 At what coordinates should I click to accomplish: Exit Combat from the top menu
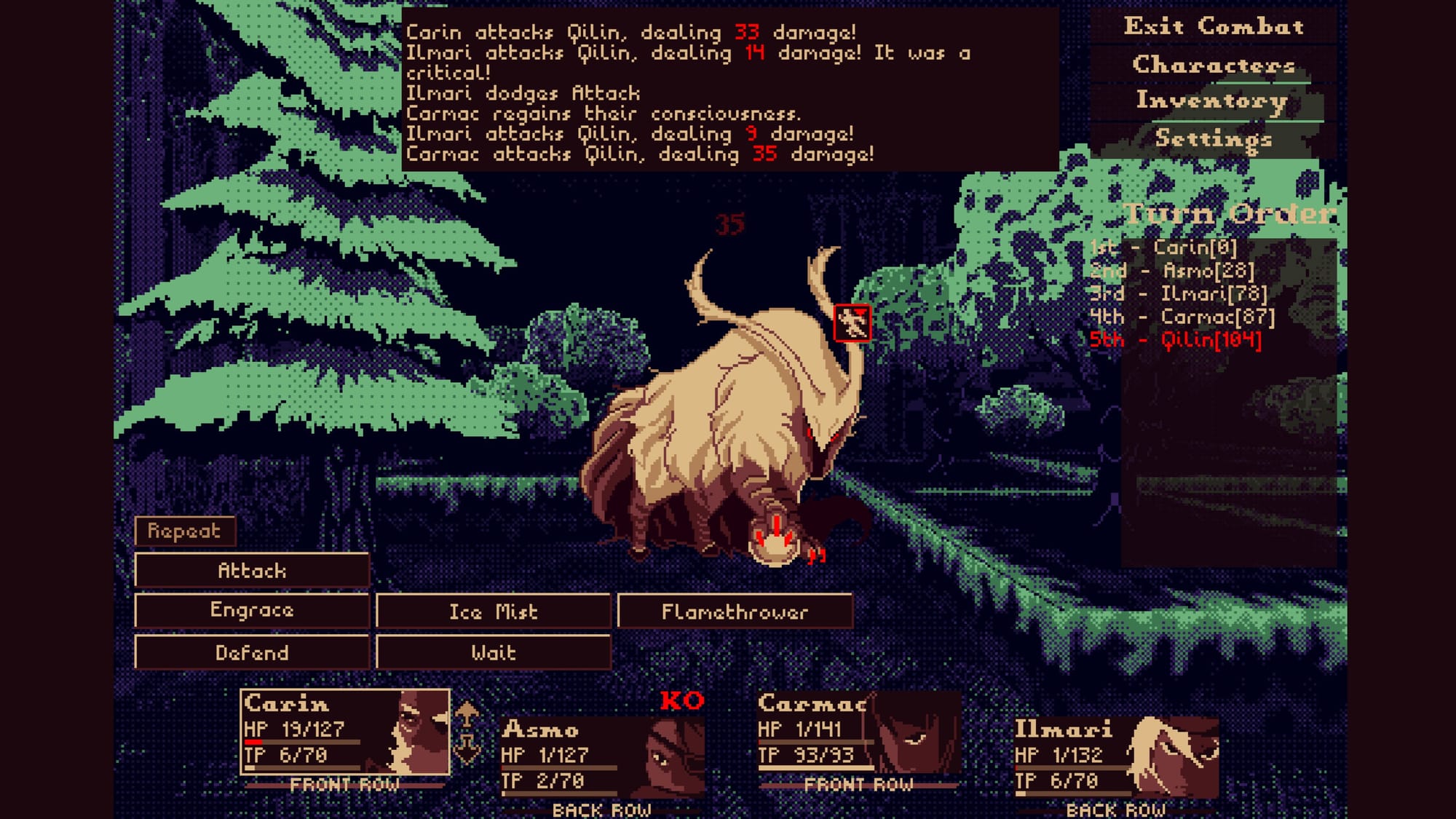(1214, 27)
